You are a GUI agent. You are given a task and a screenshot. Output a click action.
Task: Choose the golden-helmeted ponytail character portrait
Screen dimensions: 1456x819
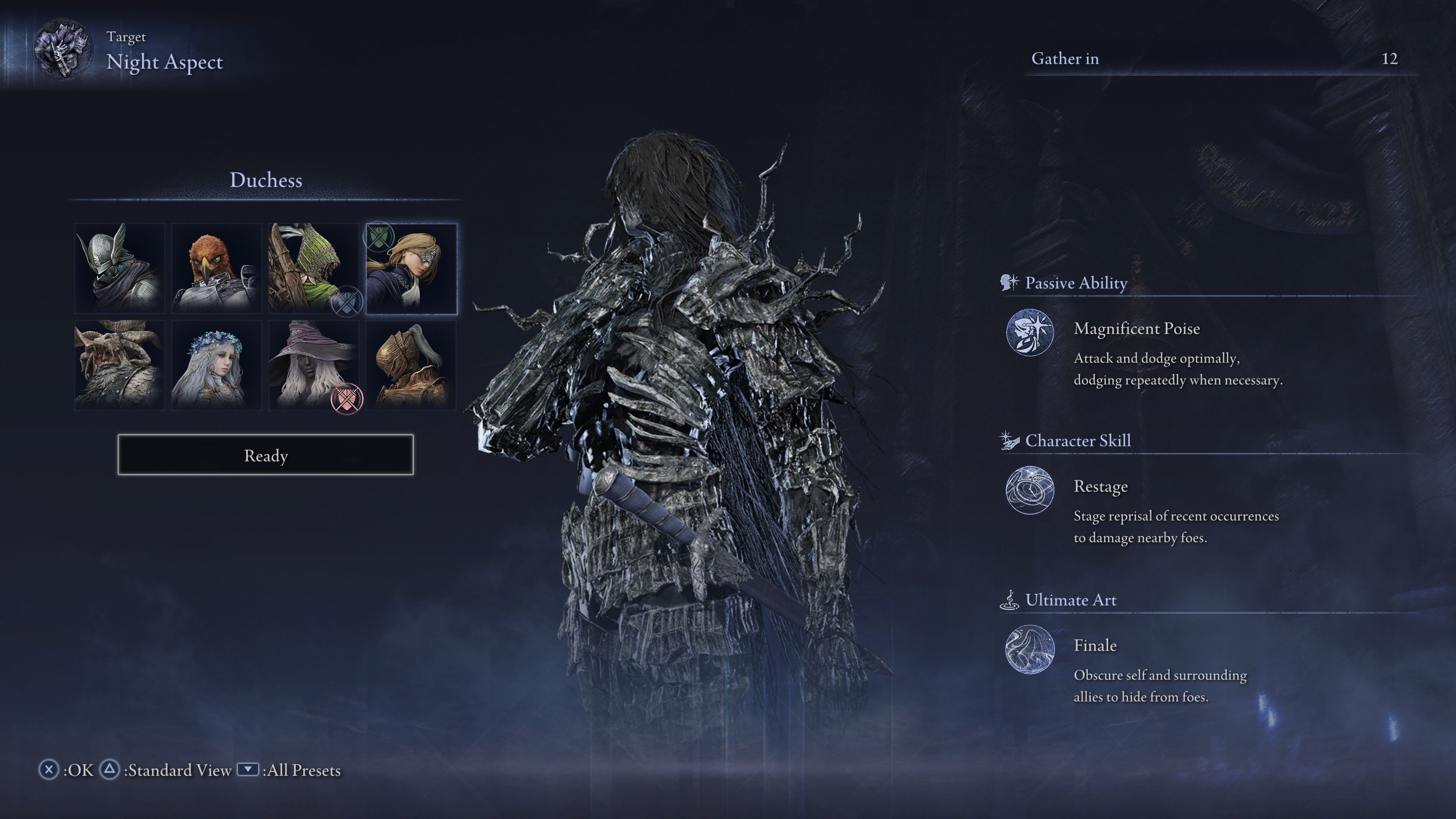point(411,365)
